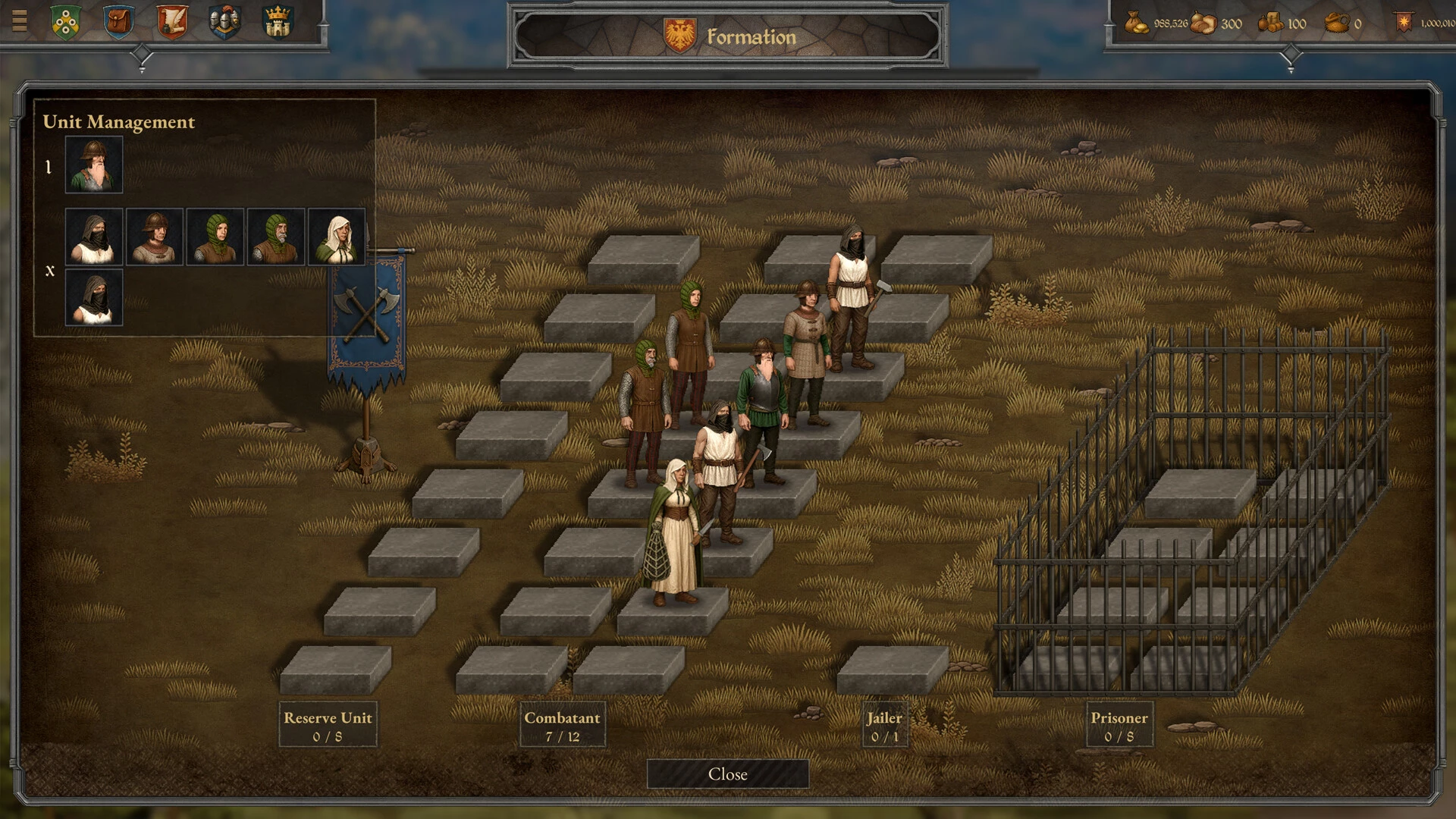Open the knight helmets party icon
This screenshot has height=819, width=1456.
click(224, 22)
